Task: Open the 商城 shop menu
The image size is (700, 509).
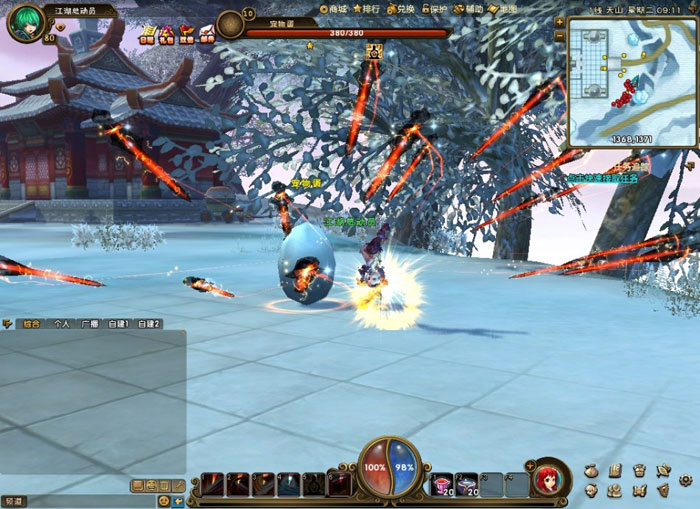Action: click(x=338, y=8)
